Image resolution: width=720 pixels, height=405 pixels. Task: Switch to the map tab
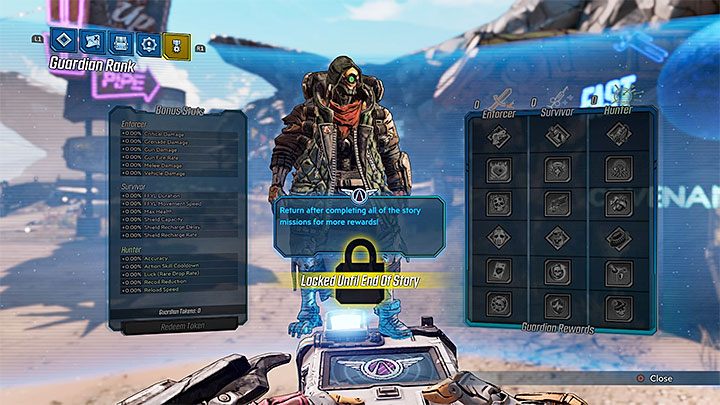(x=91, y=42)
